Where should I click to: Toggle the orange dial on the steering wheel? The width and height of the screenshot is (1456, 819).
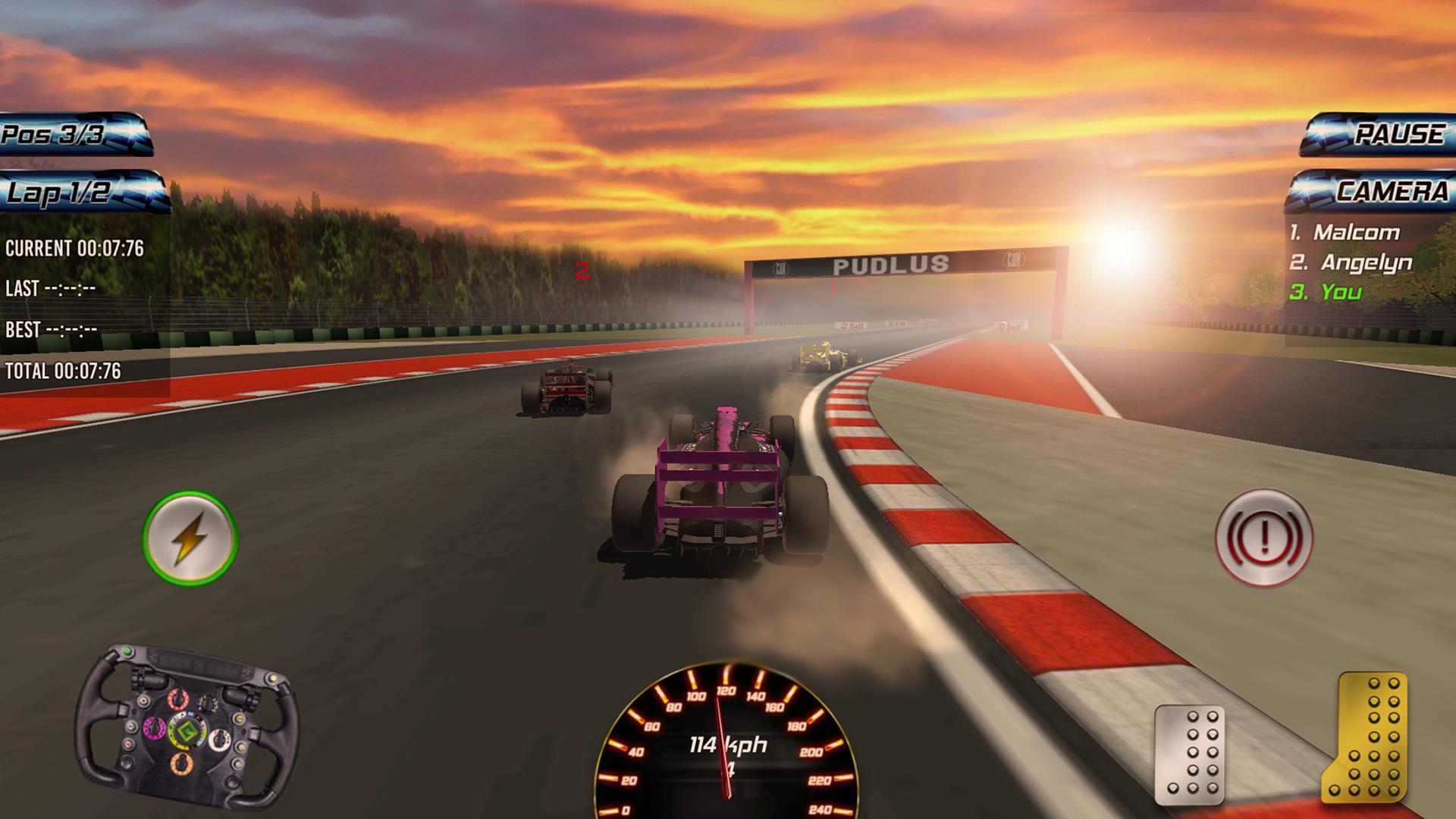(x=182, y=764)
